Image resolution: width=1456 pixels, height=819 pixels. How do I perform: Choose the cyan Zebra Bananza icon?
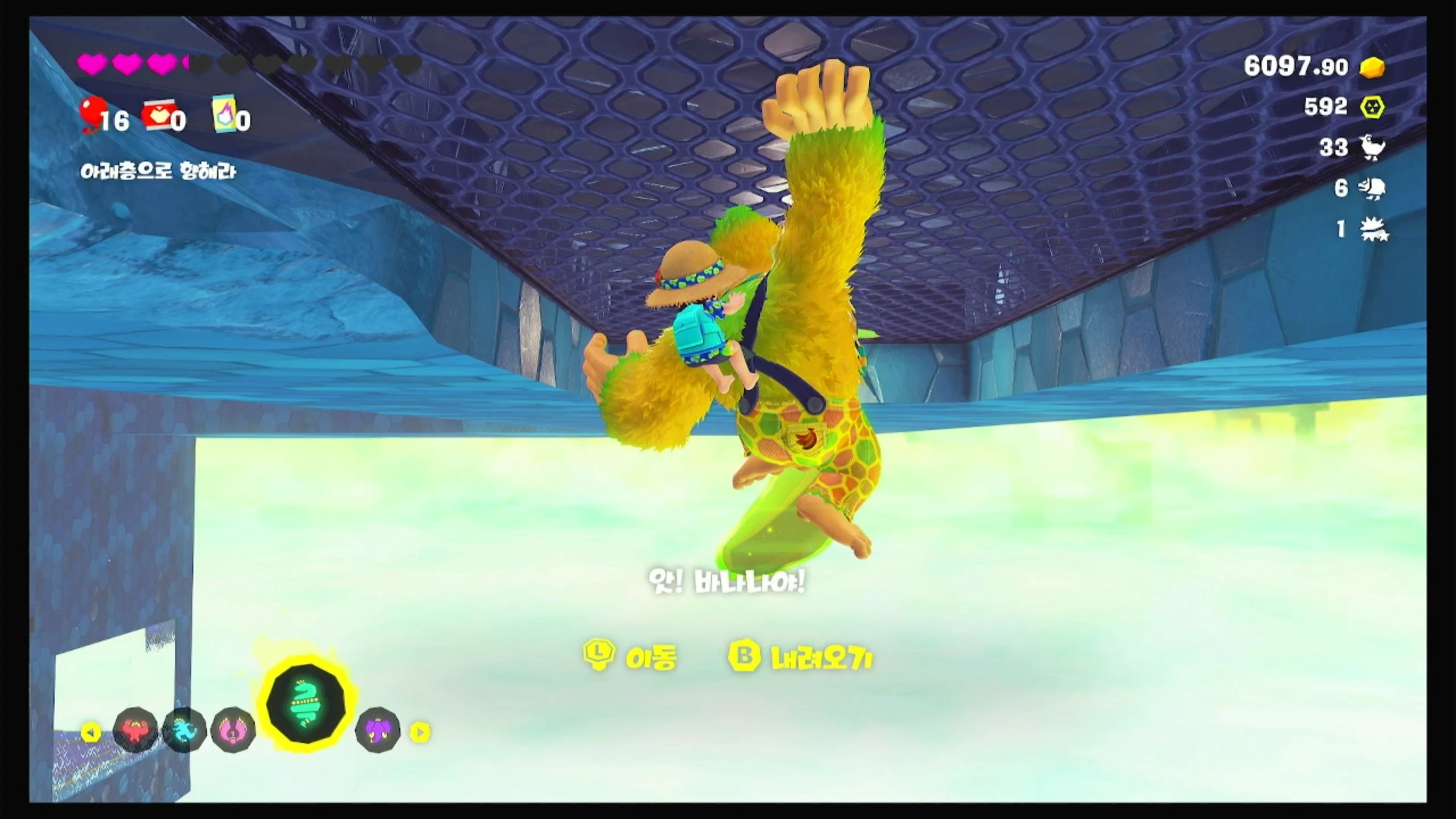pyautogui.click(x=184, y=730)
